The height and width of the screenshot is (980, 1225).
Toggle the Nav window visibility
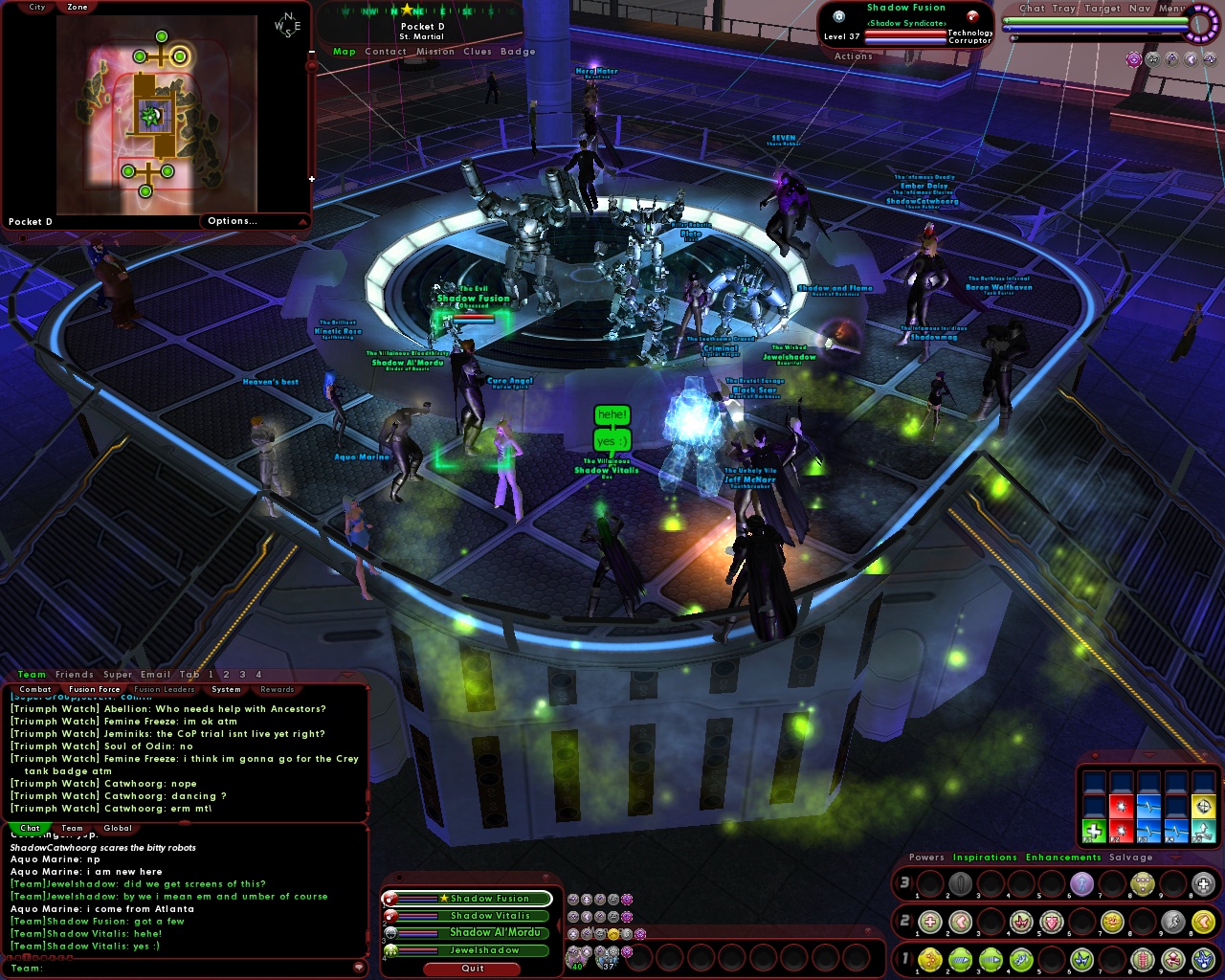click(x=1139, y=8)
